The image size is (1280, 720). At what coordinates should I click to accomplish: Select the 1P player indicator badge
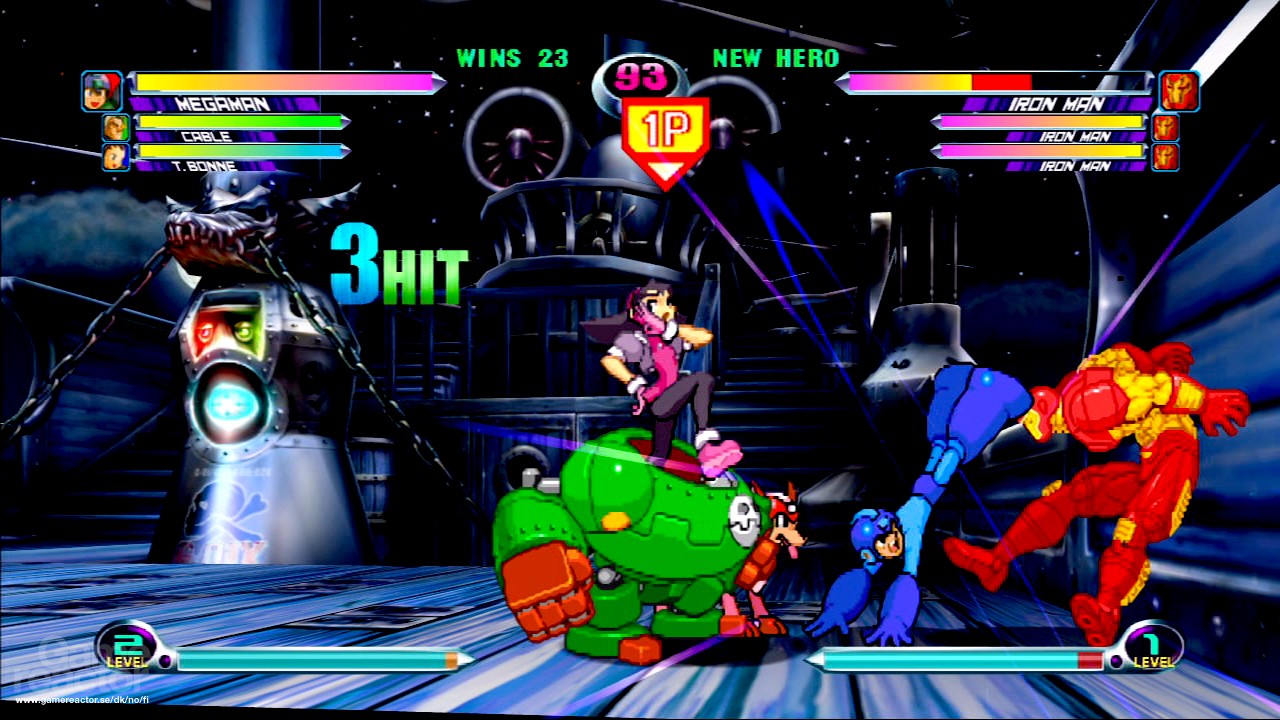click(x=667, y=127)
